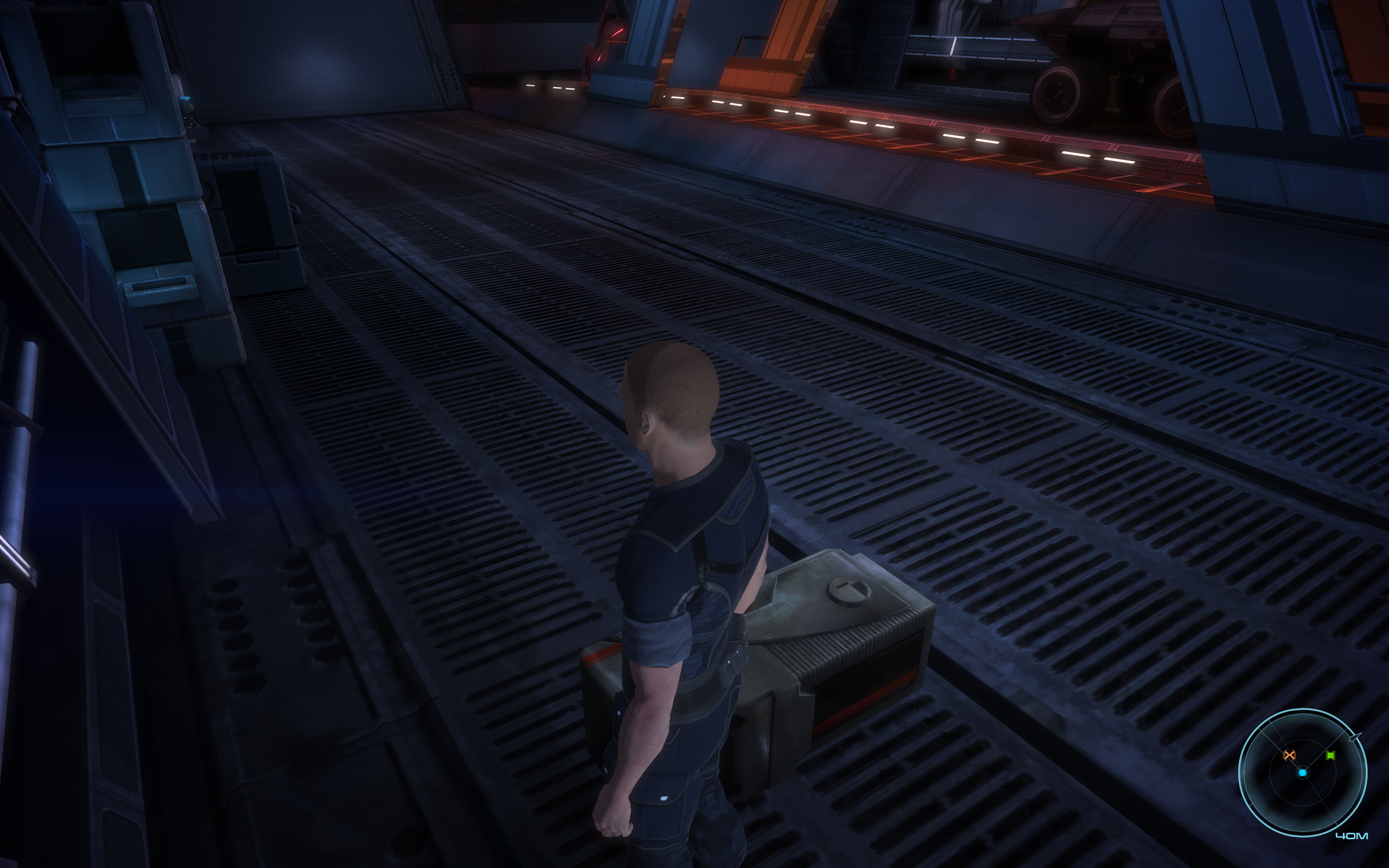Viewport: 1389px width, 868px height.
Task: Click the blue player dot on radar
Action: (x=1302, y=773)
